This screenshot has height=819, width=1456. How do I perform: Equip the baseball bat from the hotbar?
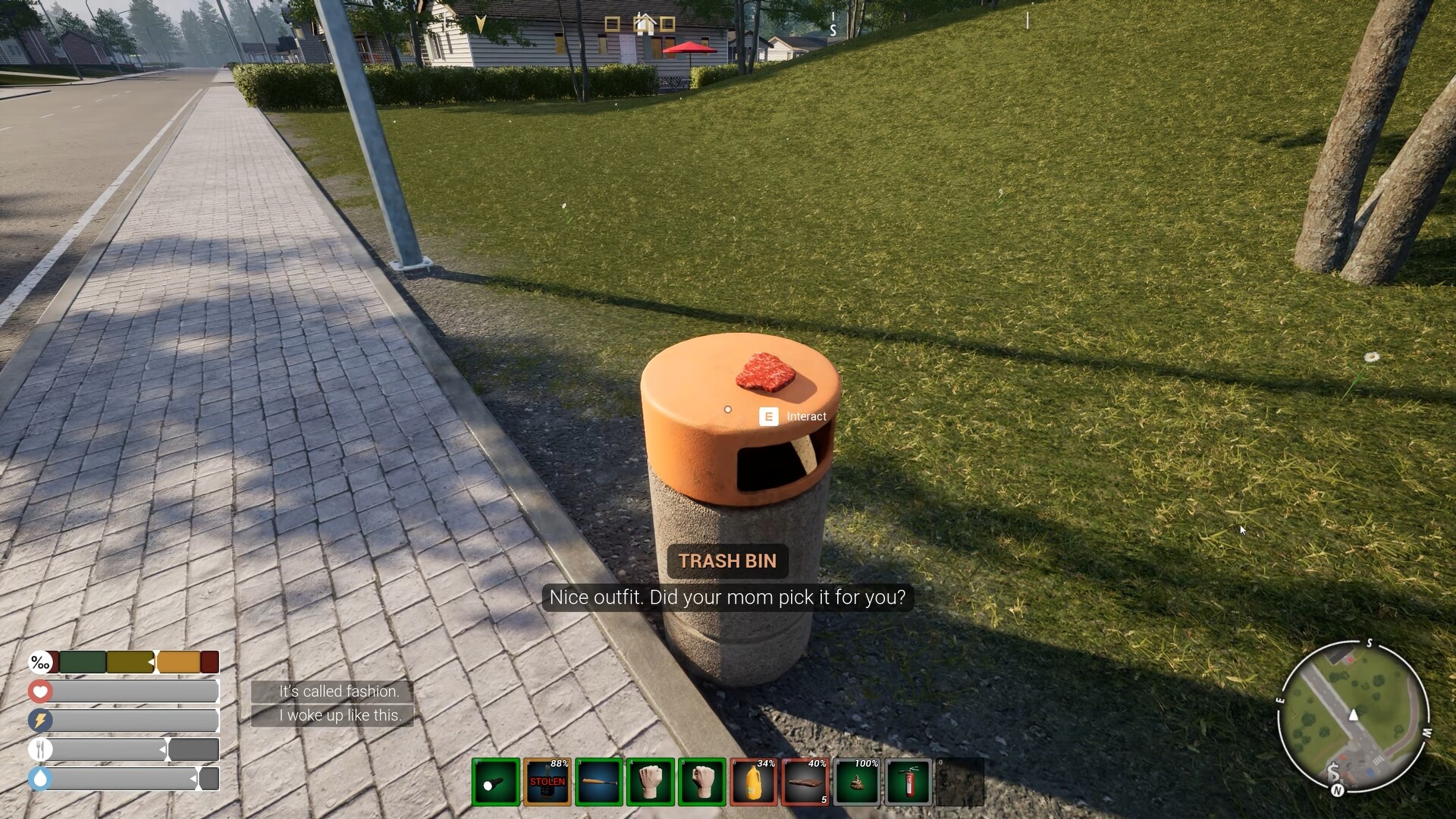click(599, 783)
